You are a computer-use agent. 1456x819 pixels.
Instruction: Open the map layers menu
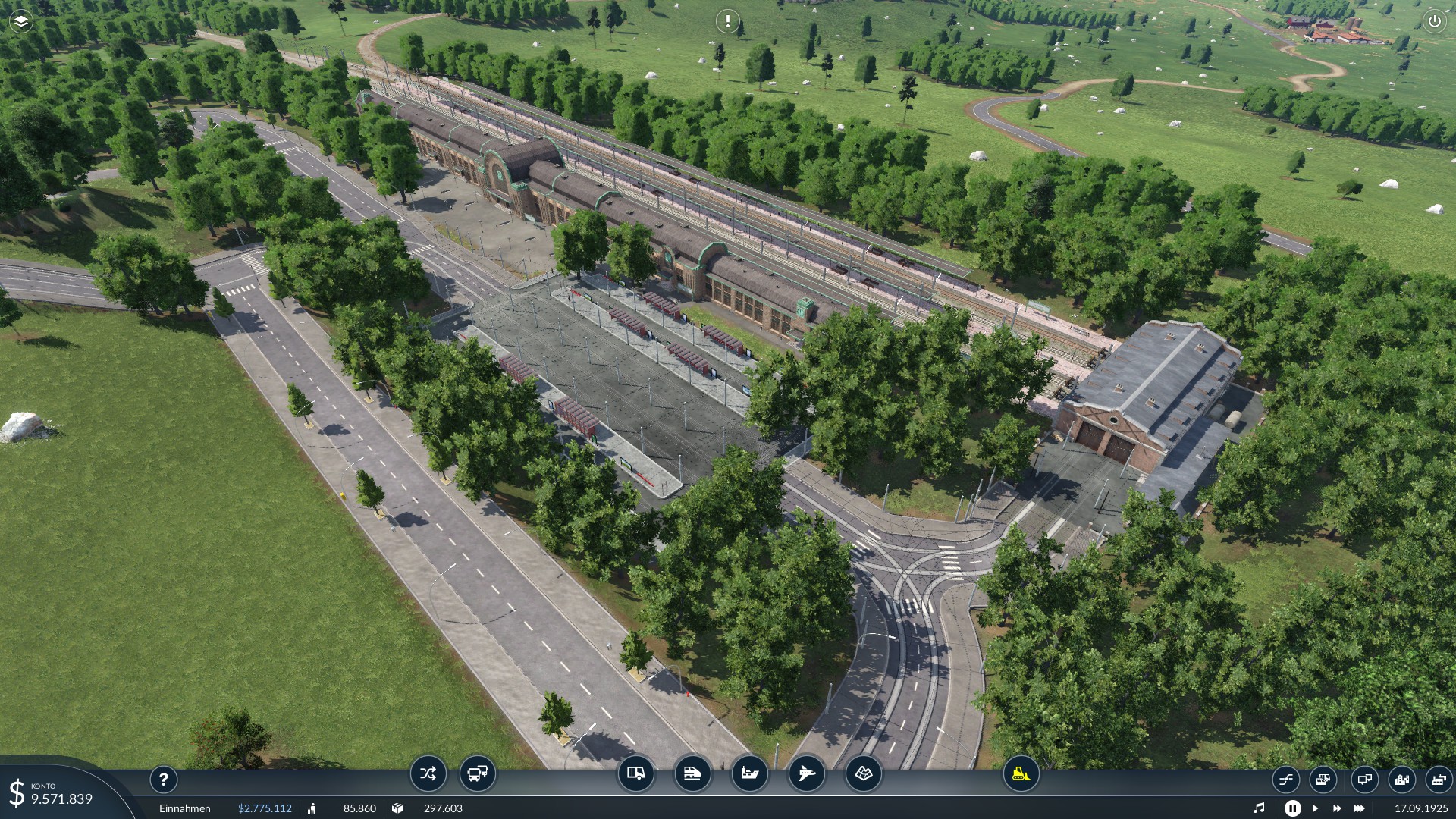point(21,21)
